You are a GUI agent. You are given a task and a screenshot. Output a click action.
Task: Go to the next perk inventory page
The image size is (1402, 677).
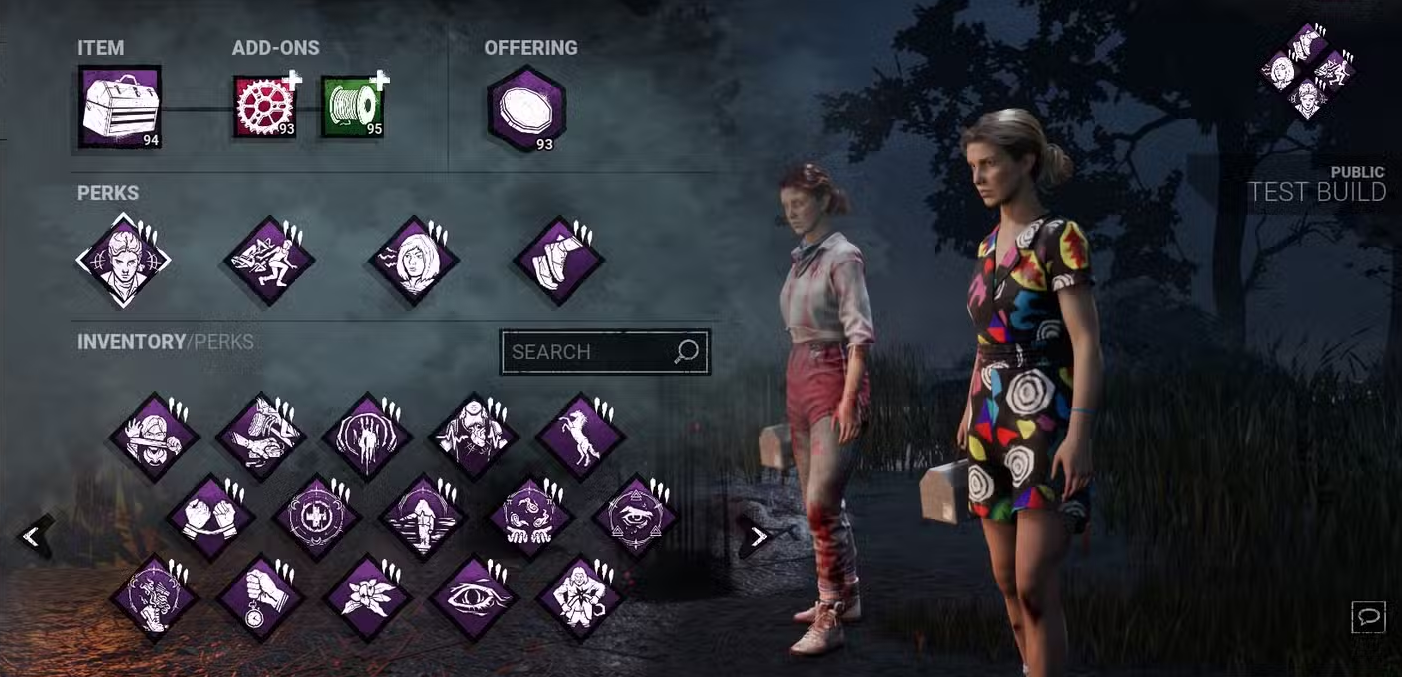[x=758, y=537]
